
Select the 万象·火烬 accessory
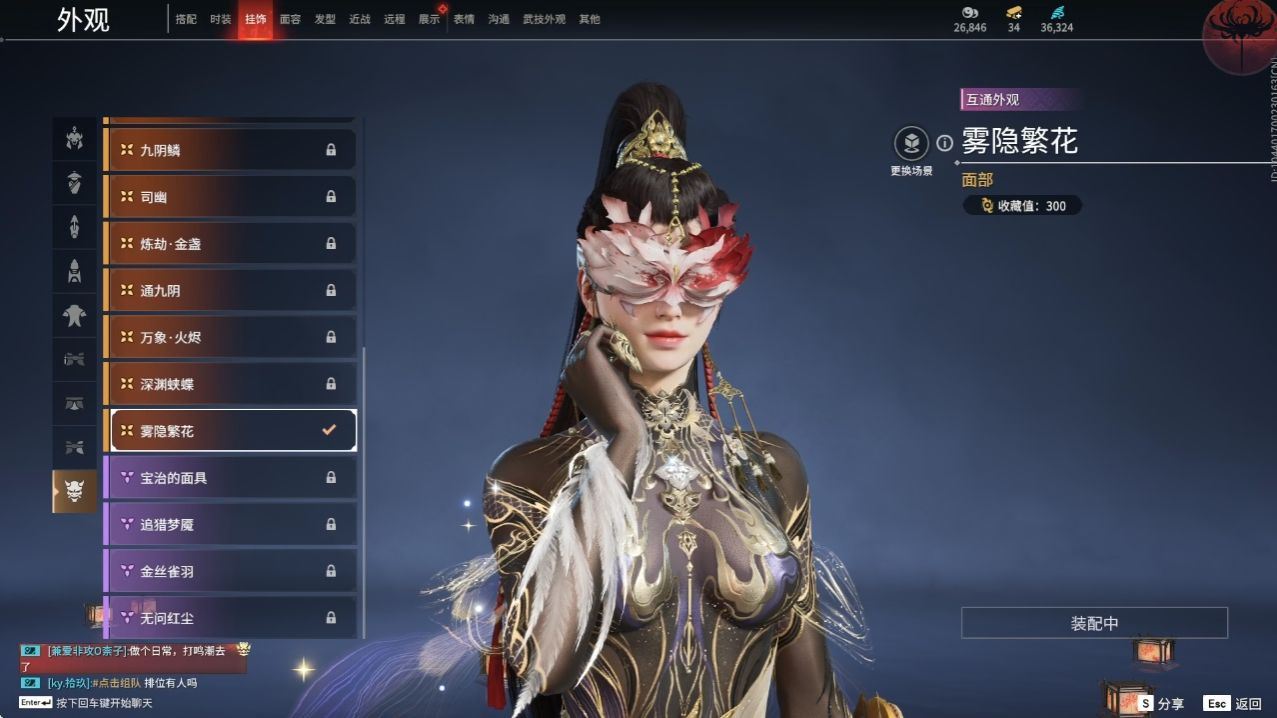click(x=230, y=338)
